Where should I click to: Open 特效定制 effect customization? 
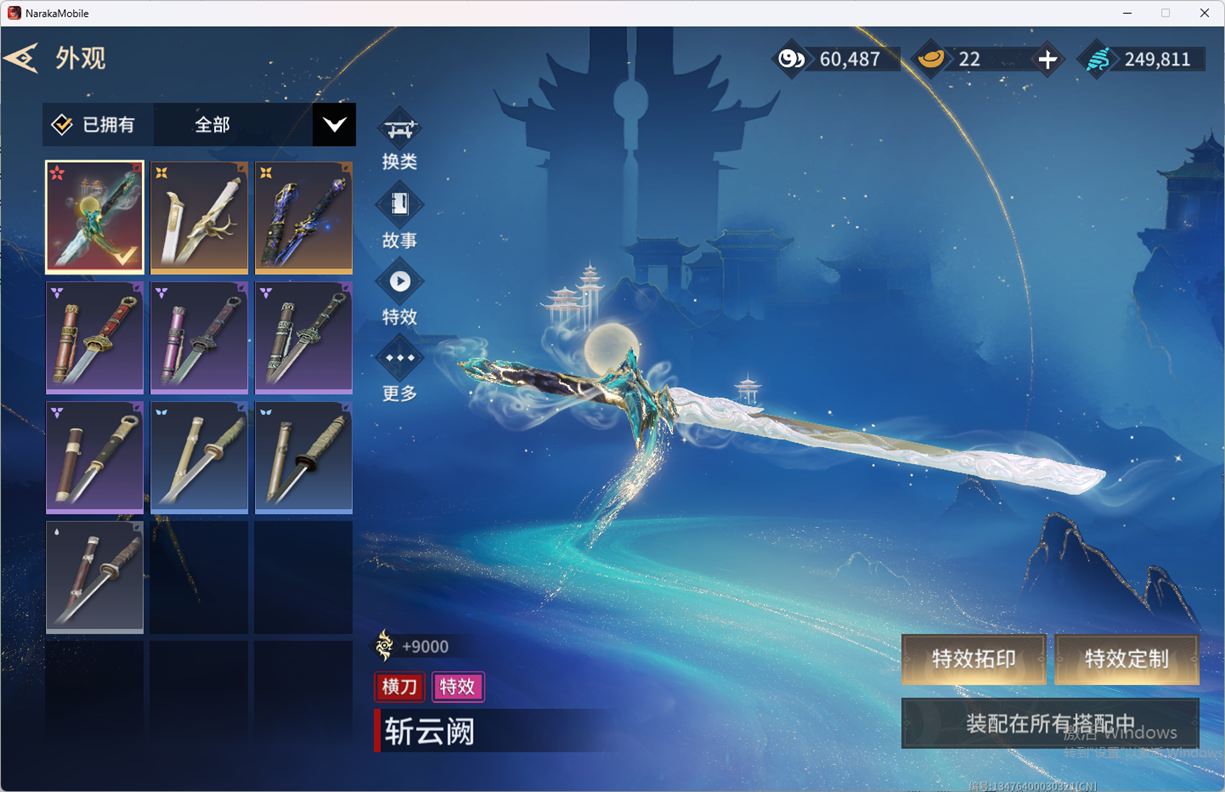point(1126,659)
